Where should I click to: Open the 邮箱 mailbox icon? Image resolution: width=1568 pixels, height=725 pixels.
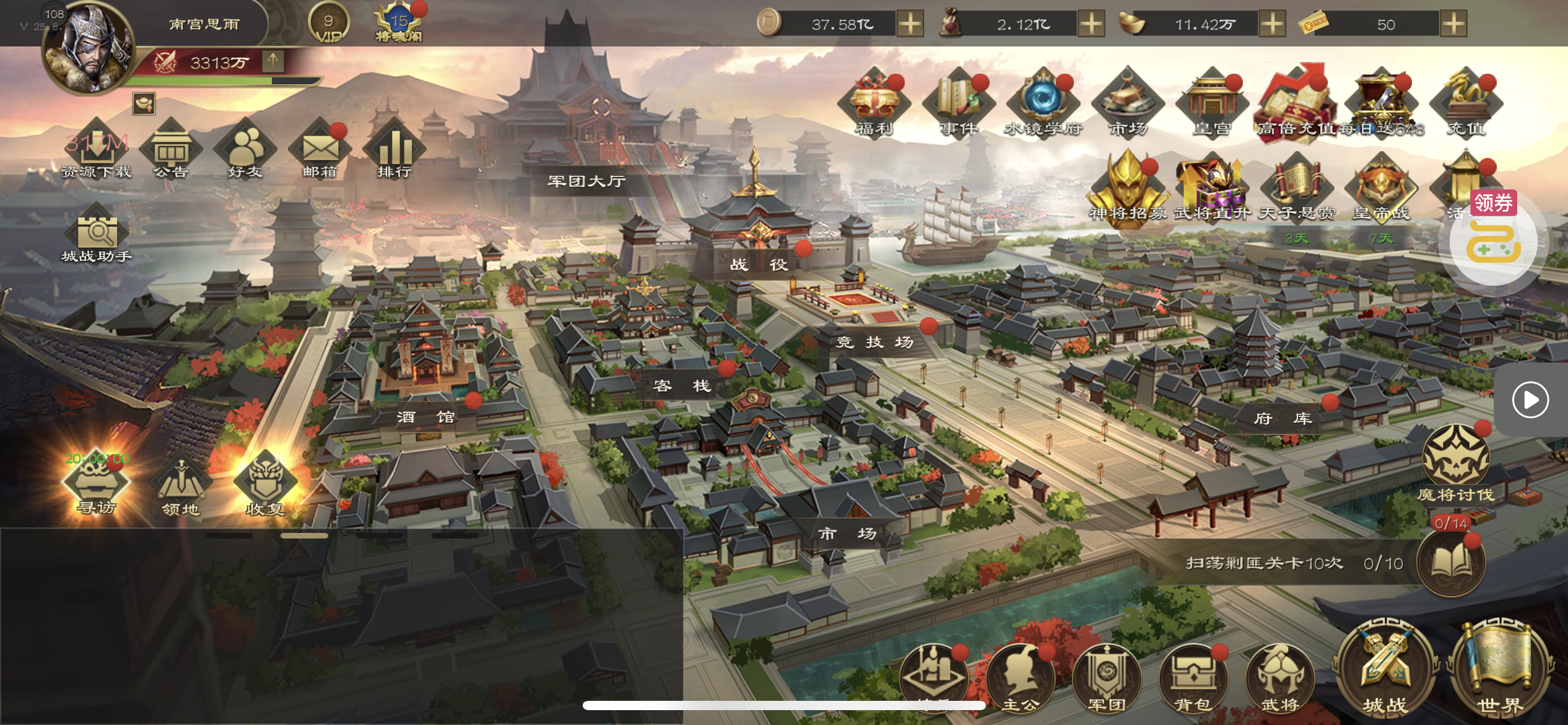click(320, 149)
